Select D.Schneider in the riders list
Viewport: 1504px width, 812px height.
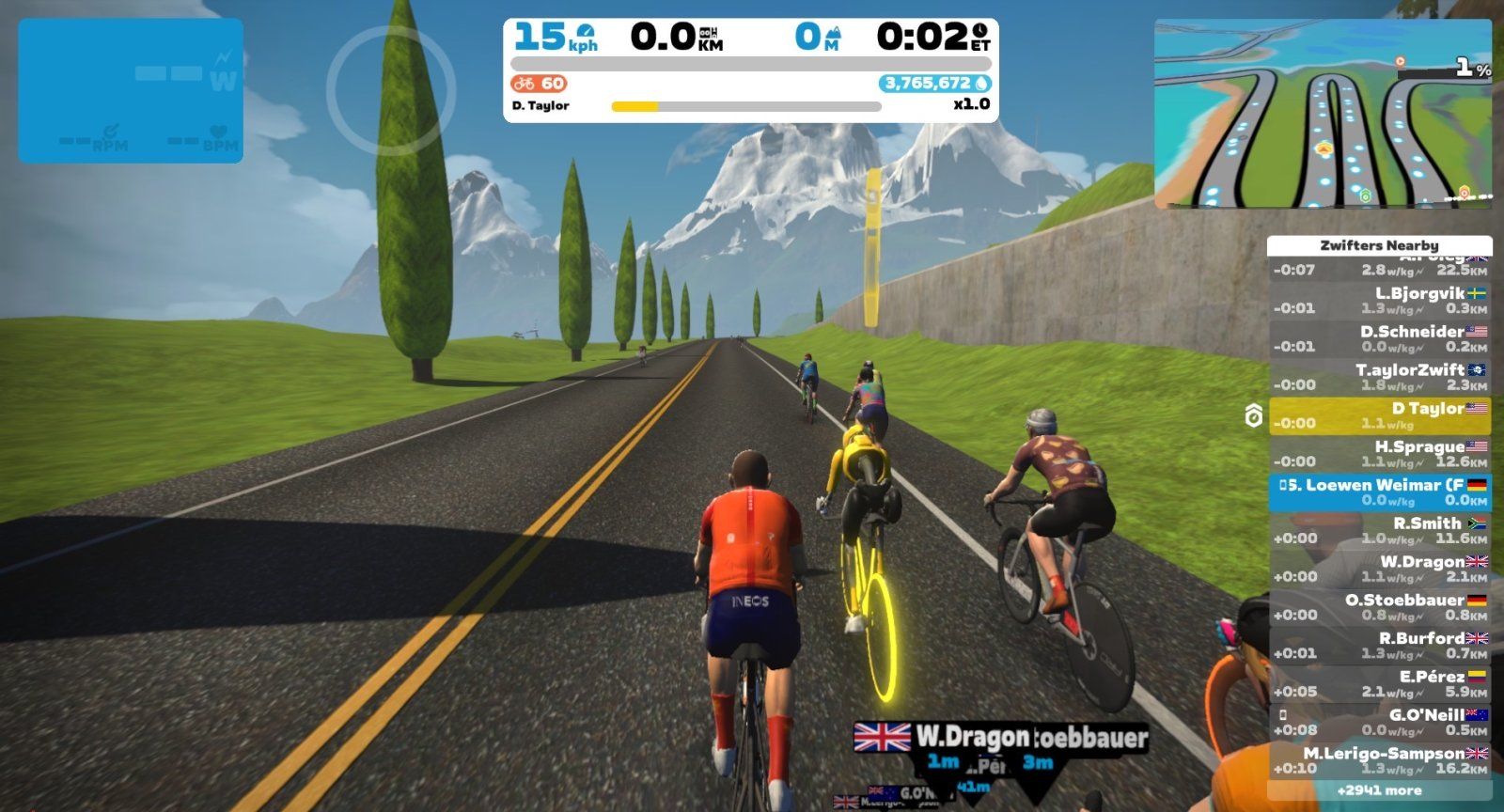[x=1379, y=339]
